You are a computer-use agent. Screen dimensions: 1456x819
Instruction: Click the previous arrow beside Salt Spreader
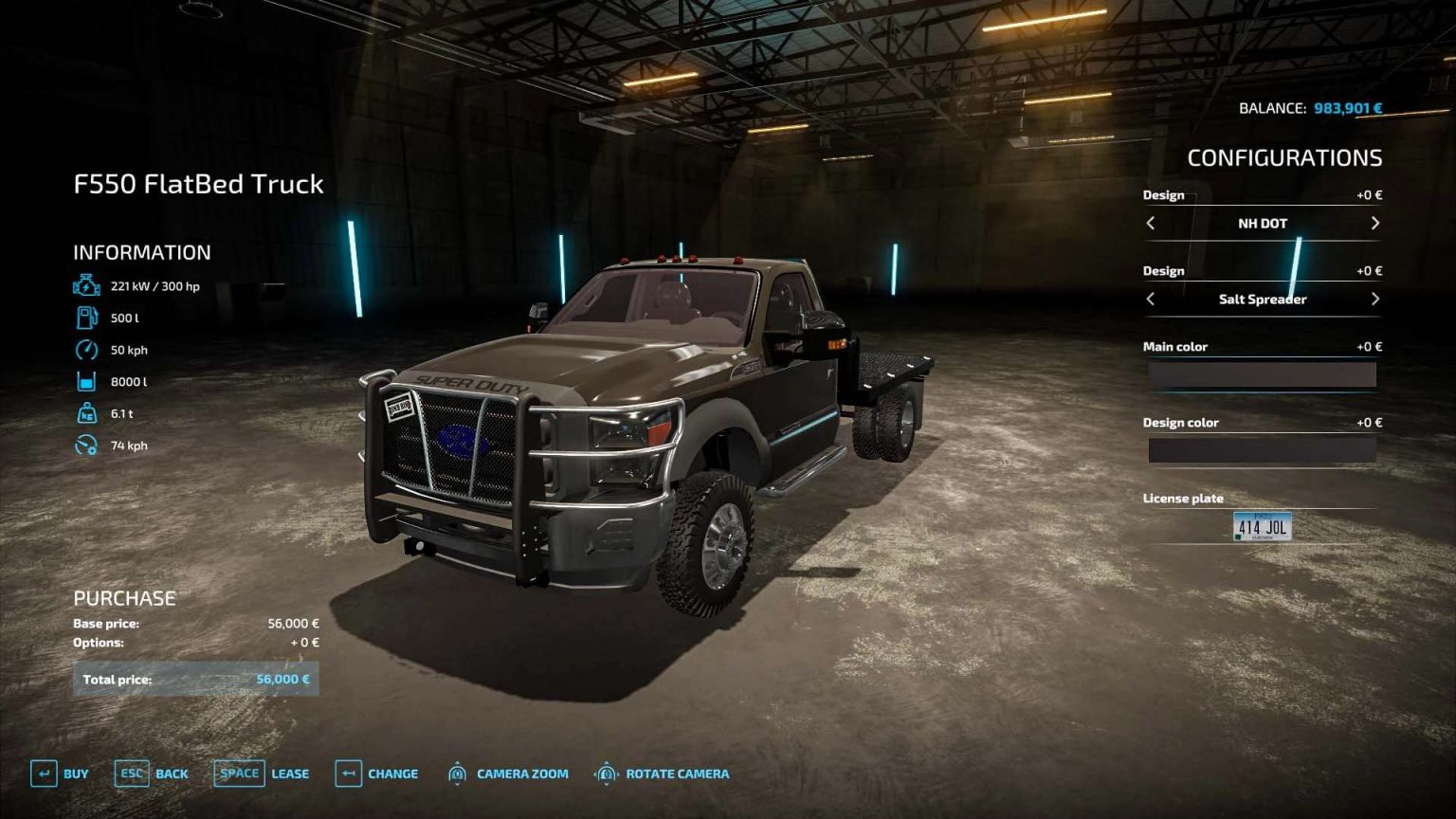point(1153,299)
